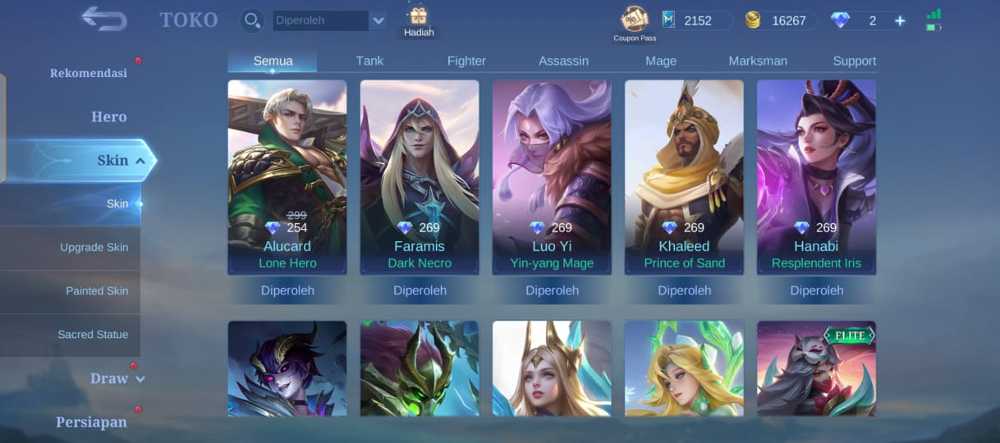Image resolution: width=1000 pixels, height=443 pixels.
Task: Go back using the arrow button
Action: pos(104,19)
